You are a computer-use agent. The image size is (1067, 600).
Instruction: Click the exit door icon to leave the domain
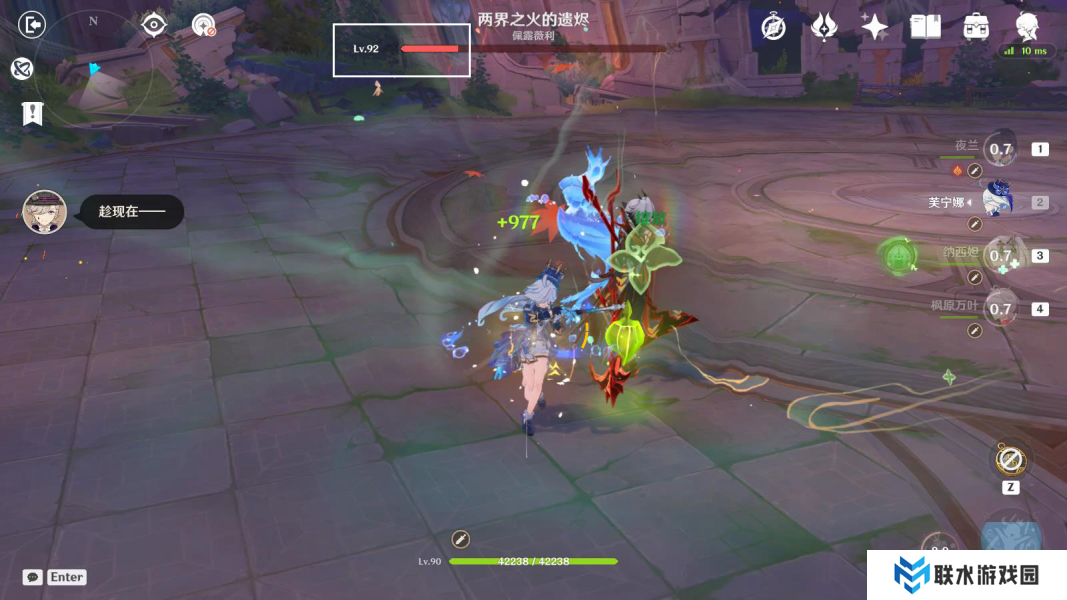(x=32, y=25)
